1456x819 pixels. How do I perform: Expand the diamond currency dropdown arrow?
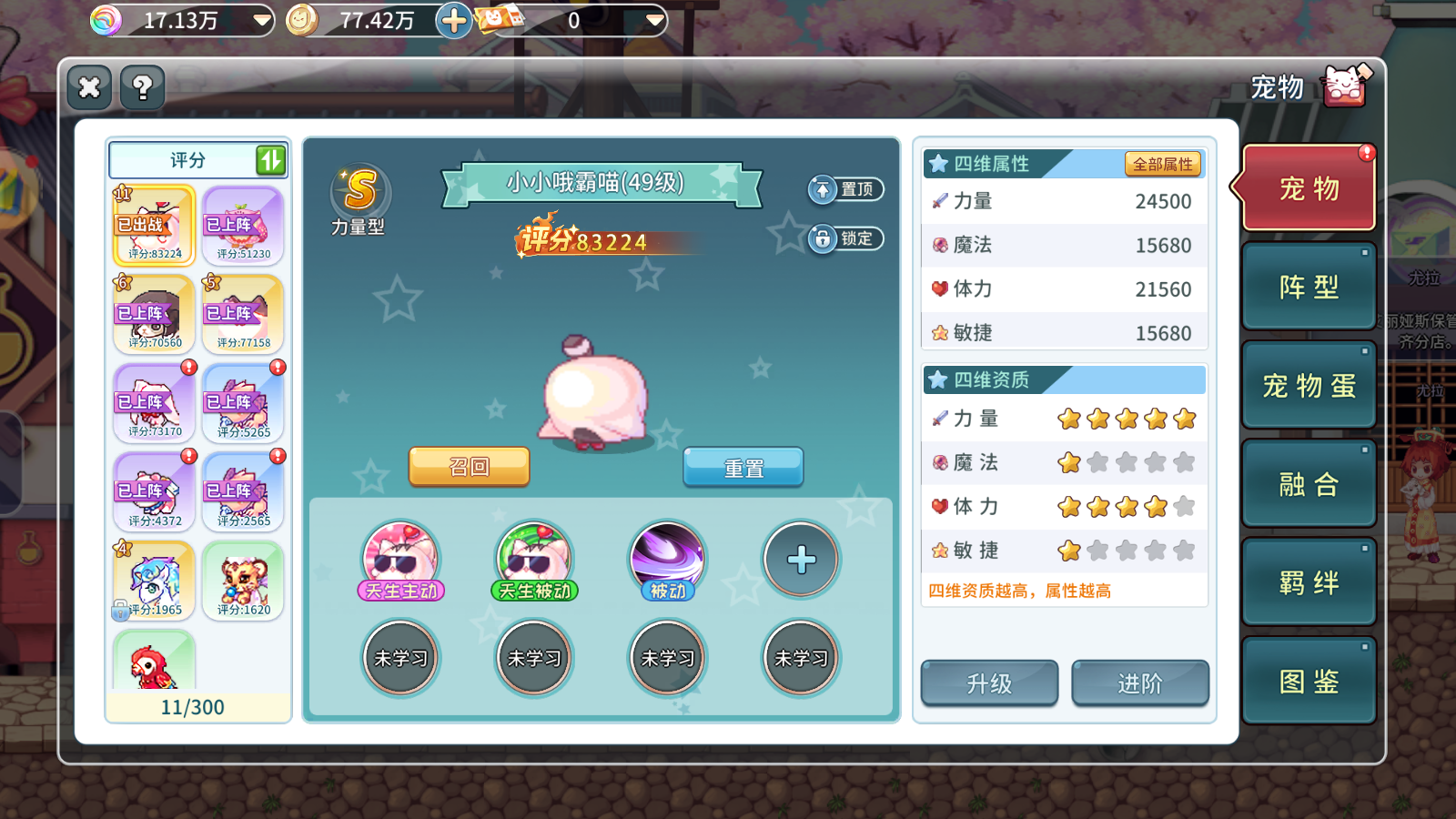click(x=264, y=17)
